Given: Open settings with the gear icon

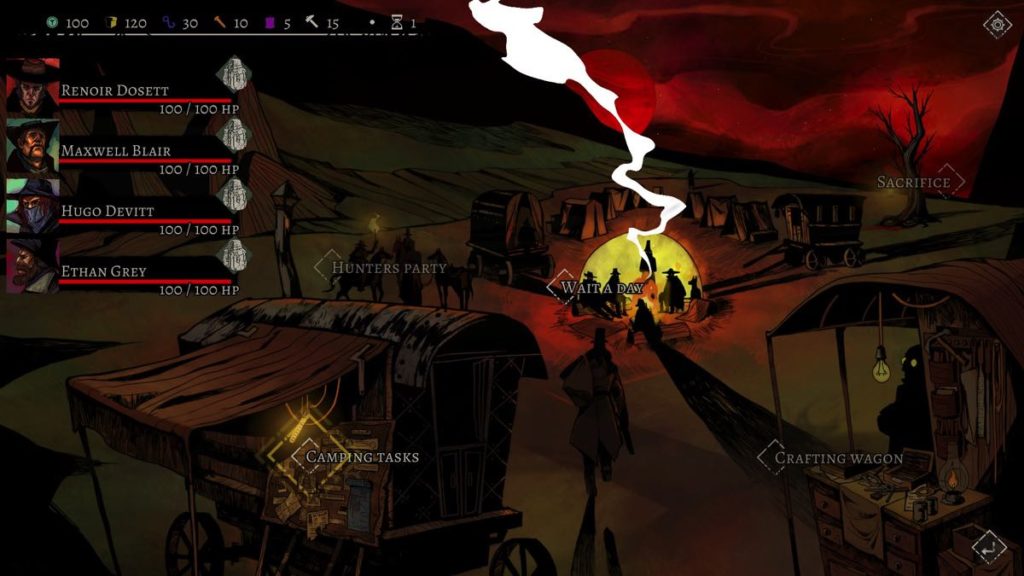Looking at the screenshot, I should click(997, 25).
